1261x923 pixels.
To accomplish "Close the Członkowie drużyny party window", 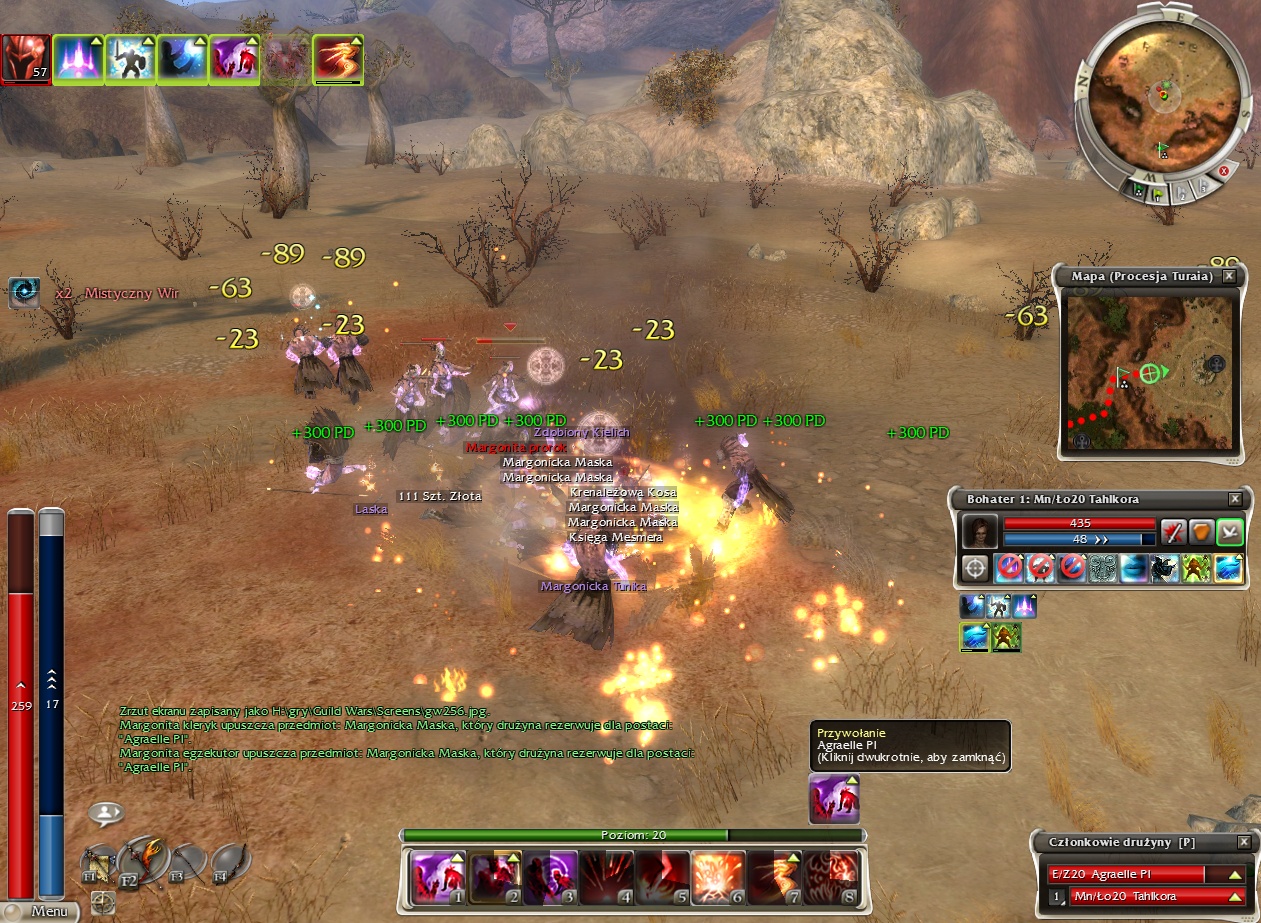I will (1243, 843).
